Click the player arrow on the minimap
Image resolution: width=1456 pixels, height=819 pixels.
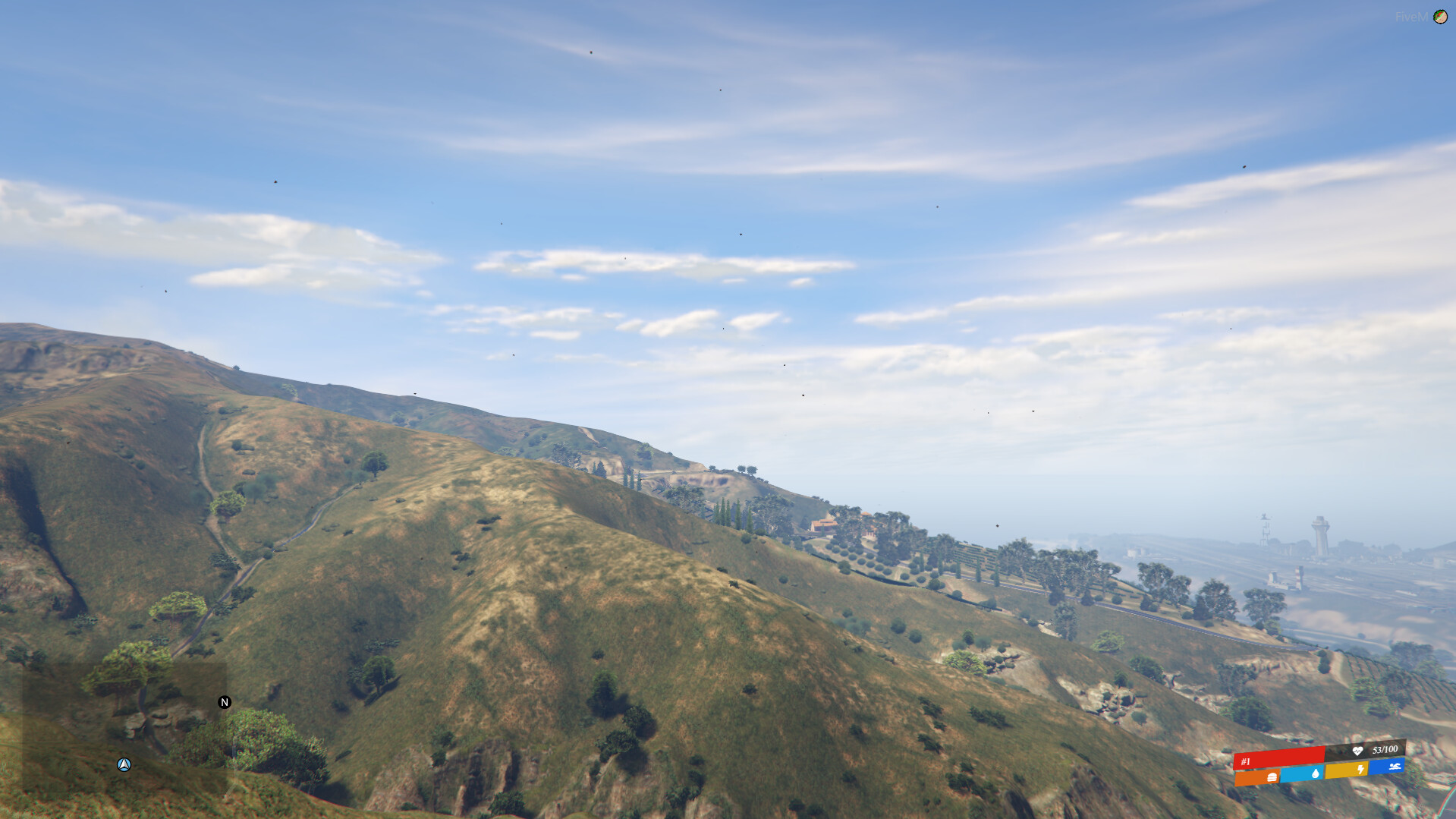[x=124, y=765]
